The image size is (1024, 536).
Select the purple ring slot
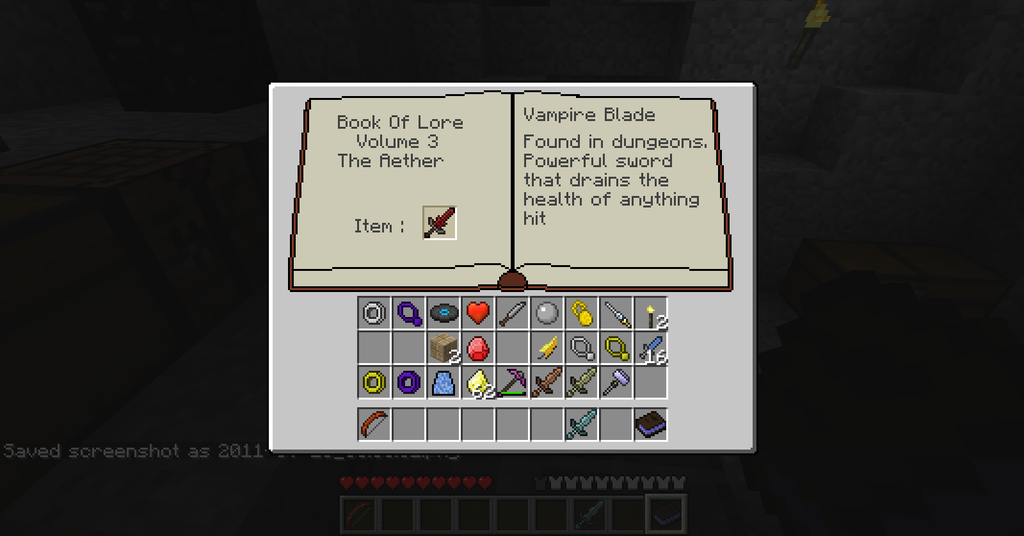(x=409, y=382)
